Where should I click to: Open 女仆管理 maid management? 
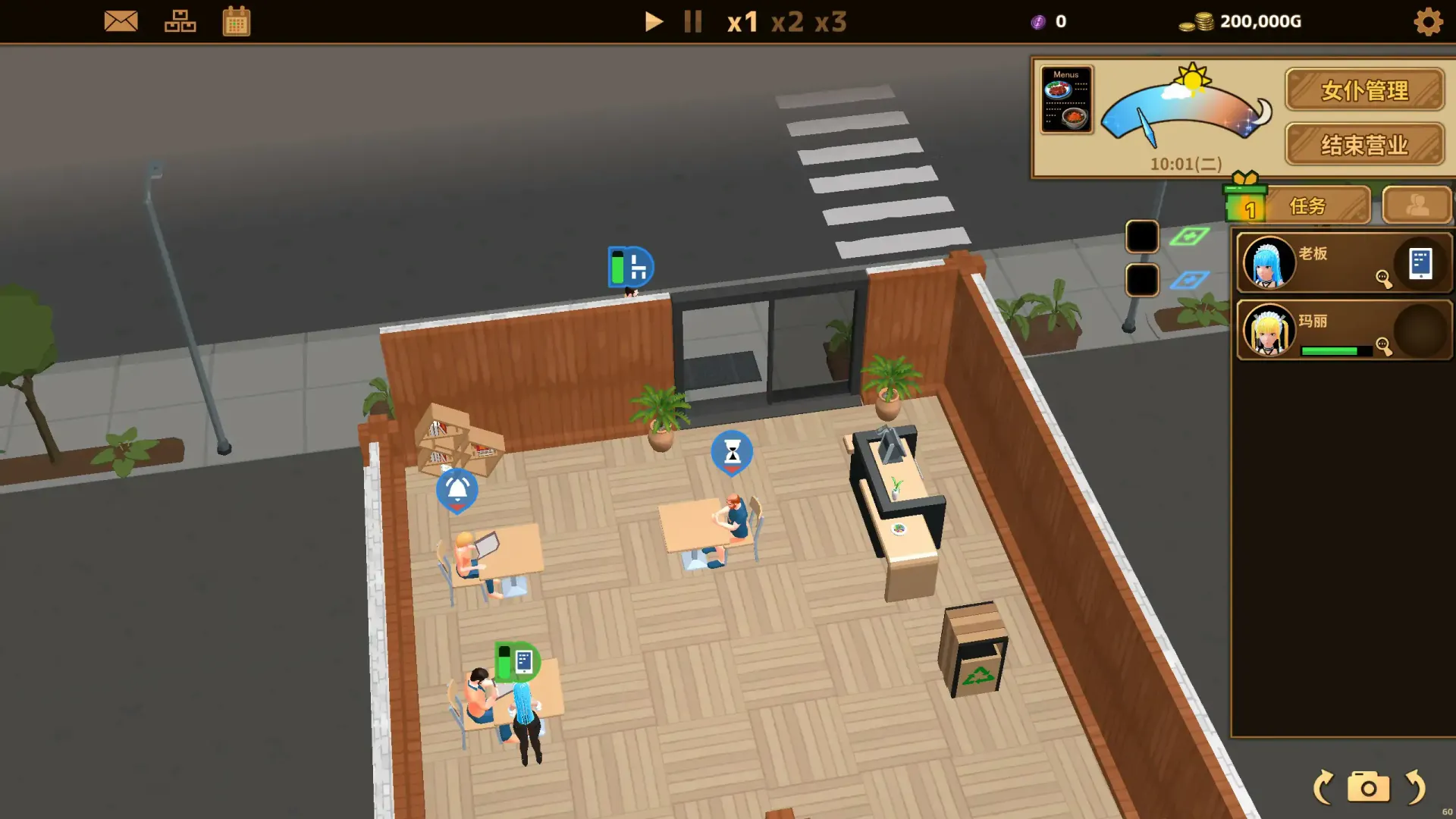[1364, 90]
